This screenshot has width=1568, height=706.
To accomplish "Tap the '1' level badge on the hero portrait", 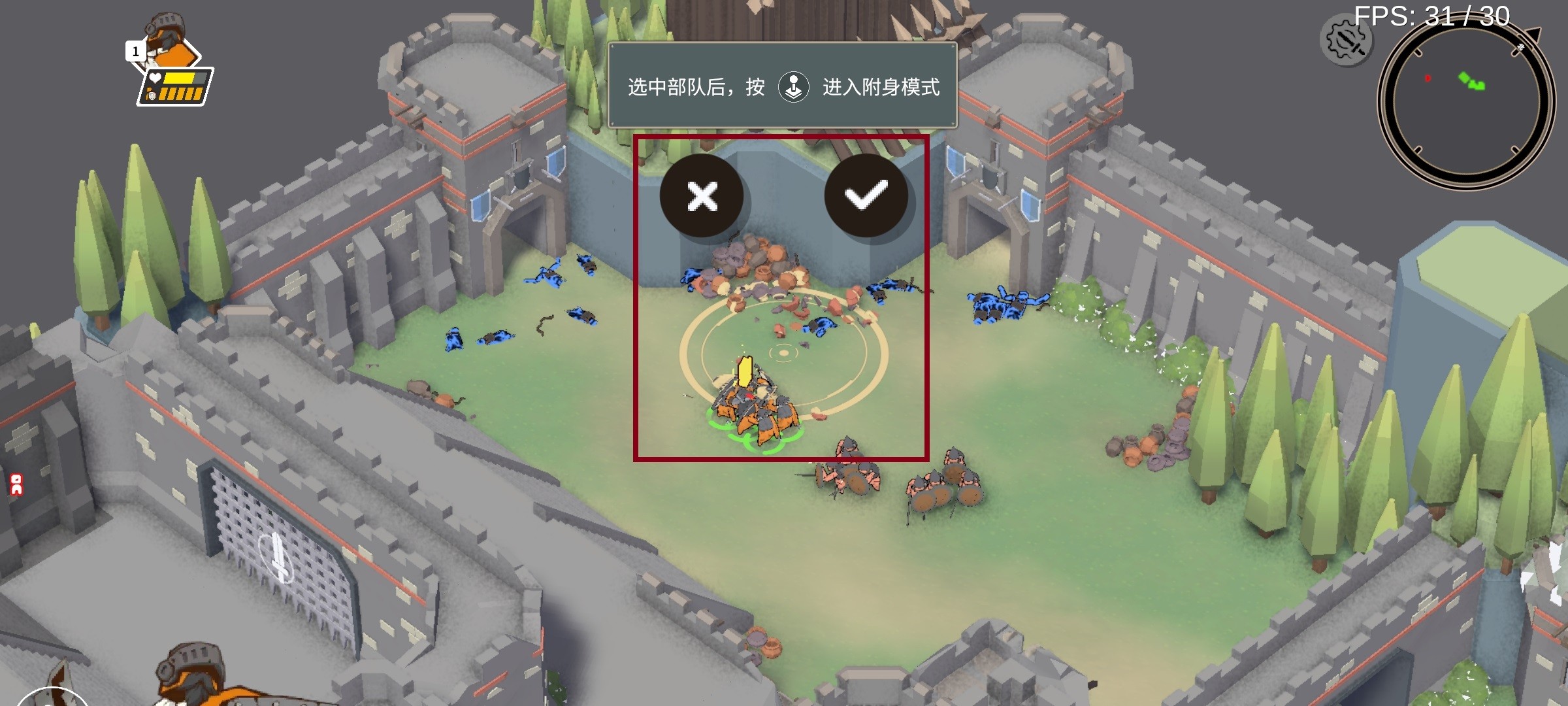I will click(x=137, y=51).
